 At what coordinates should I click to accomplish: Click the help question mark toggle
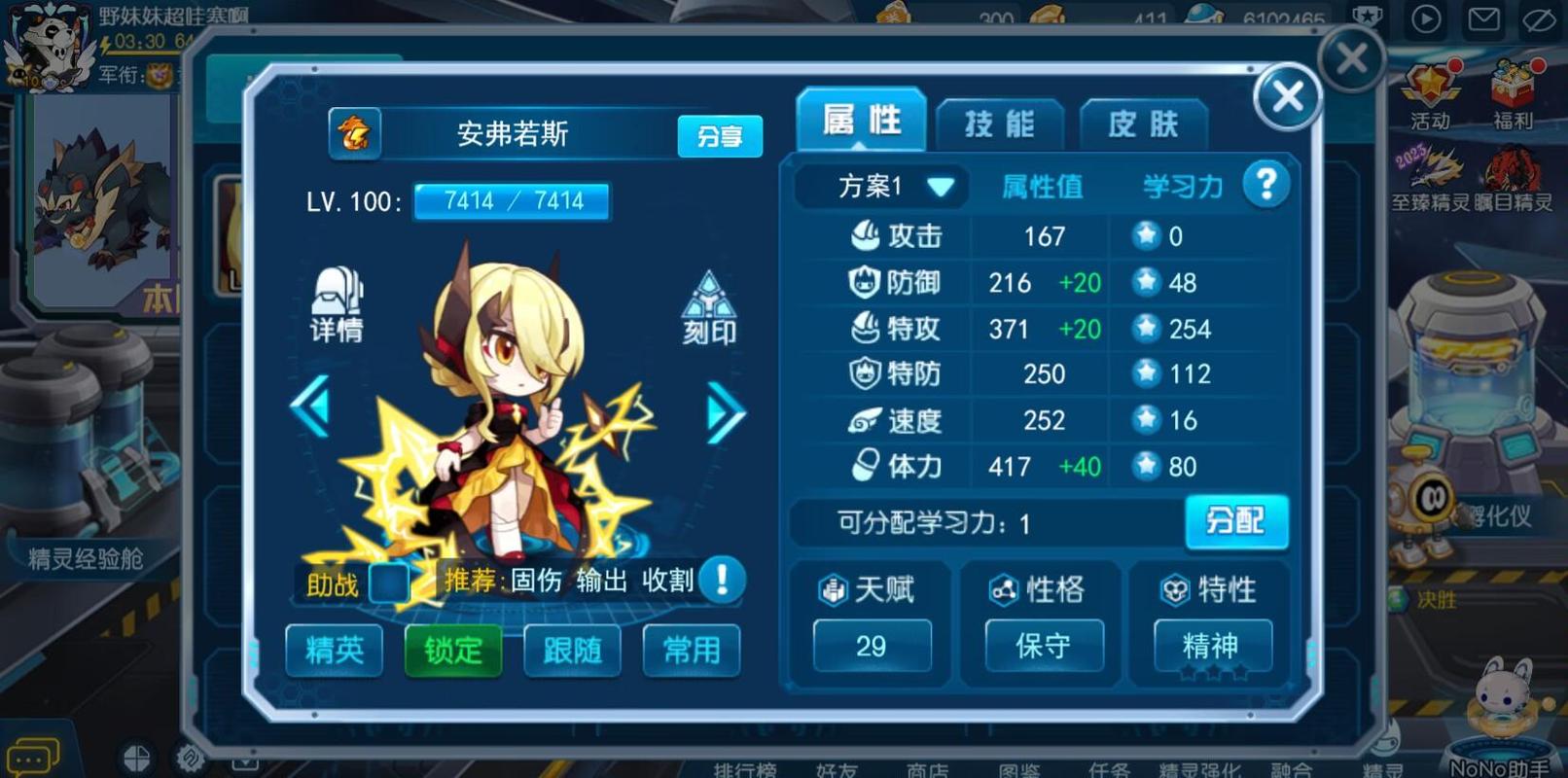click(x=1265, y=184)
